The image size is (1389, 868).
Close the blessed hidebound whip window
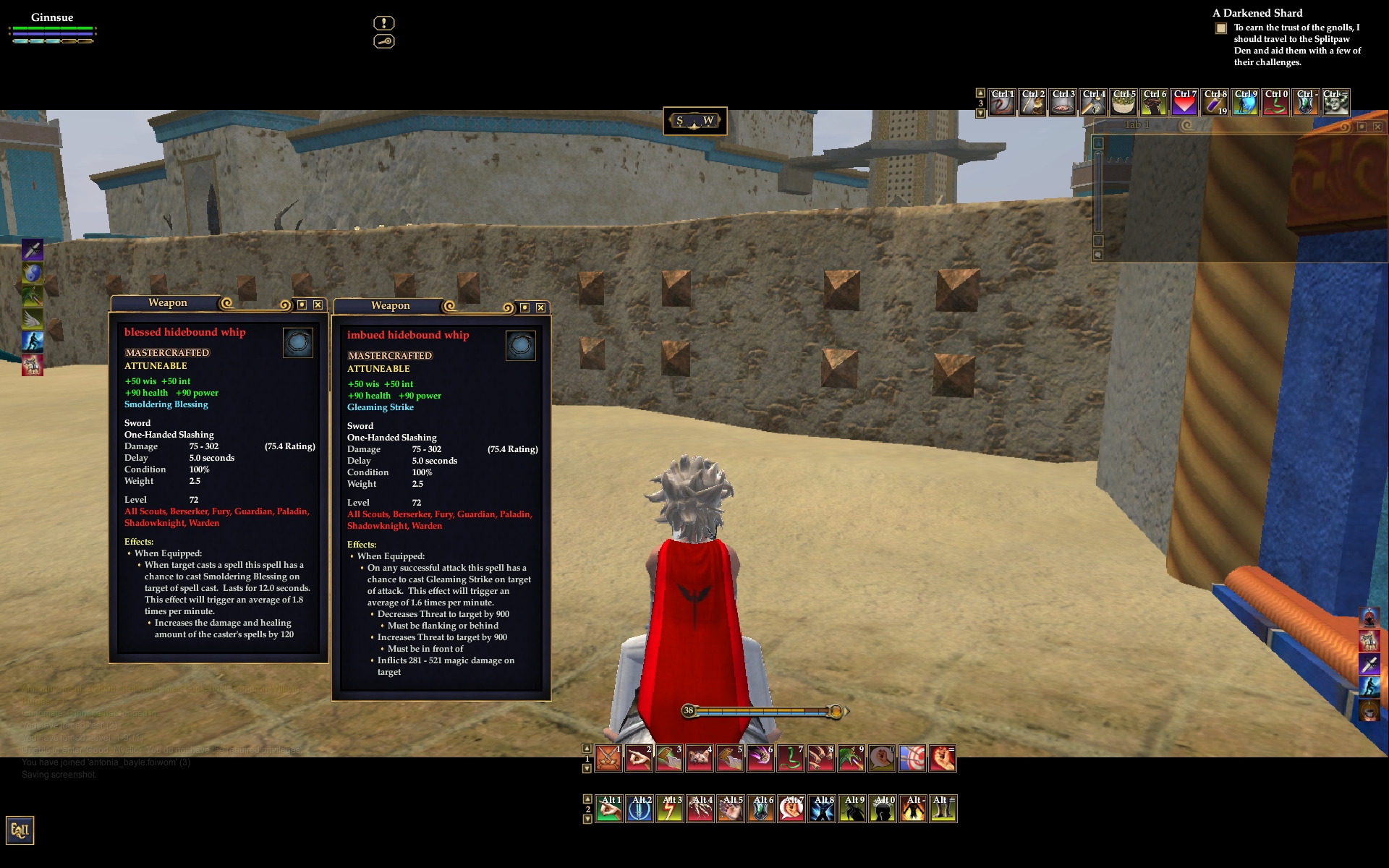[318, 305]
